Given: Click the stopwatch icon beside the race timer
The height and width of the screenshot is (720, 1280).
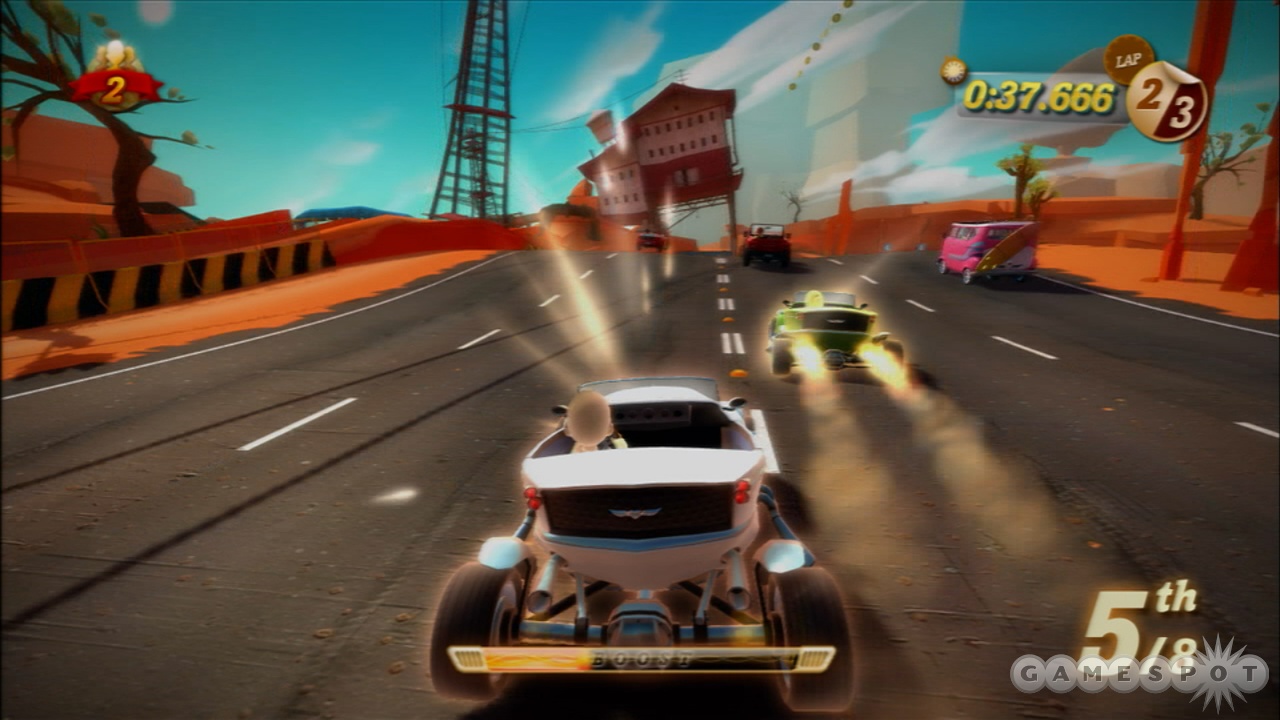Looking at the screenshot, I should coord(953,71).
